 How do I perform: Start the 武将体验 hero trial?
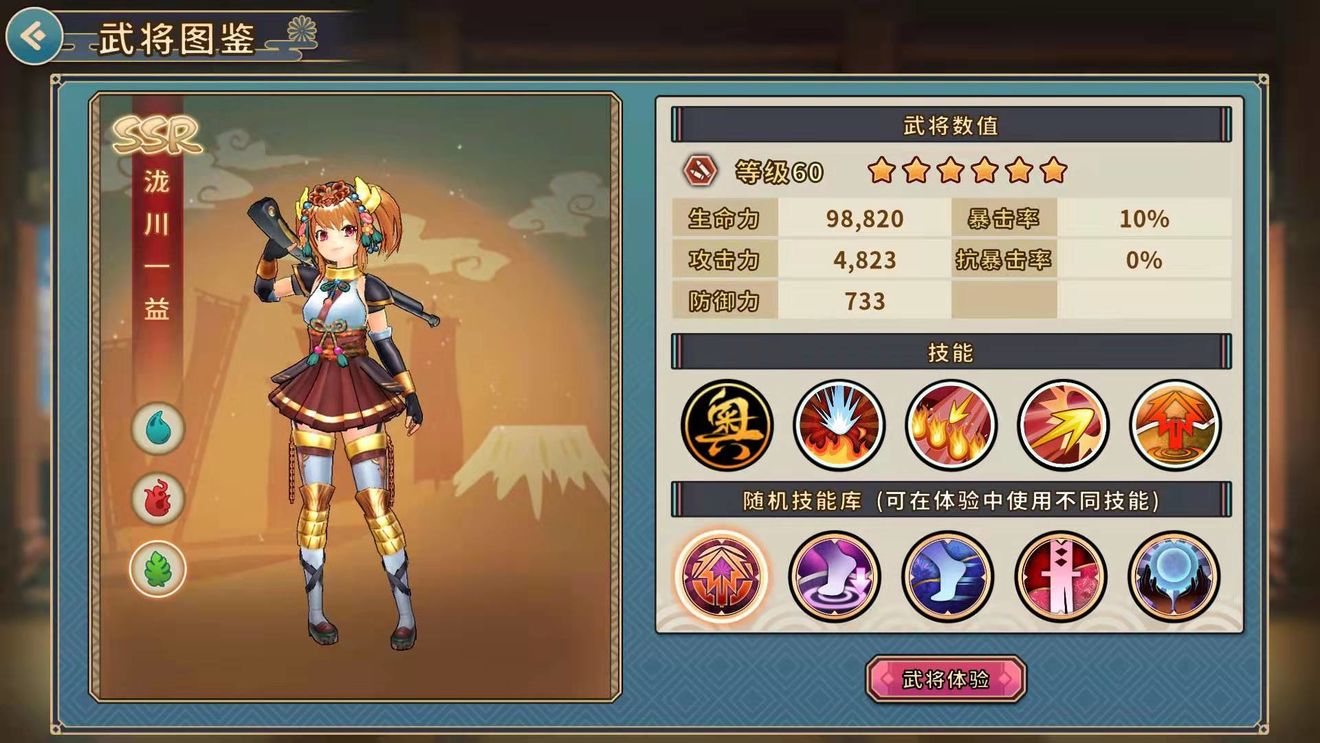coord(945,679)
